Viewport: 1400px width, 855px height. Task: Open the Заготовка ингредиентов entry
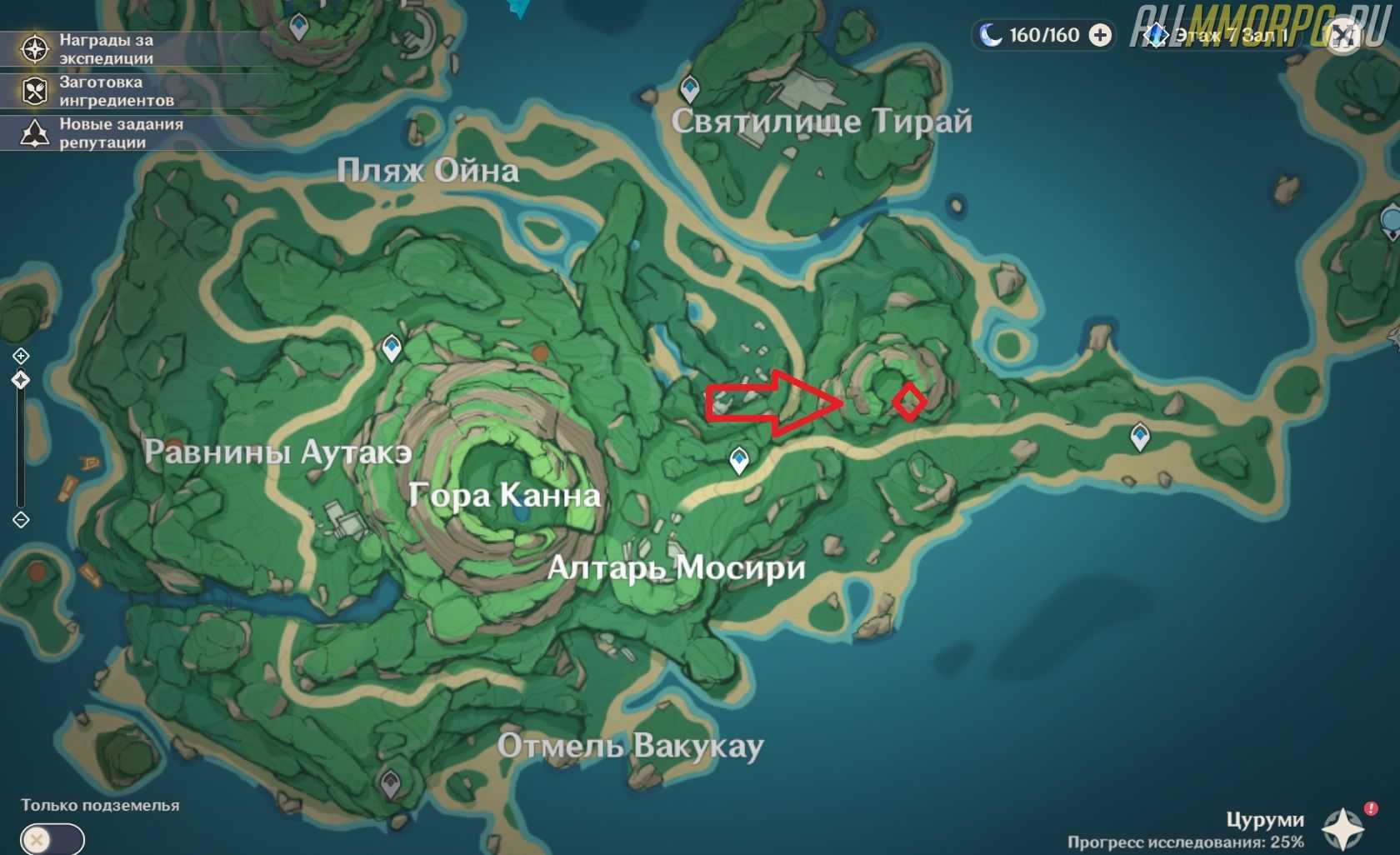[x=92, y=91]
